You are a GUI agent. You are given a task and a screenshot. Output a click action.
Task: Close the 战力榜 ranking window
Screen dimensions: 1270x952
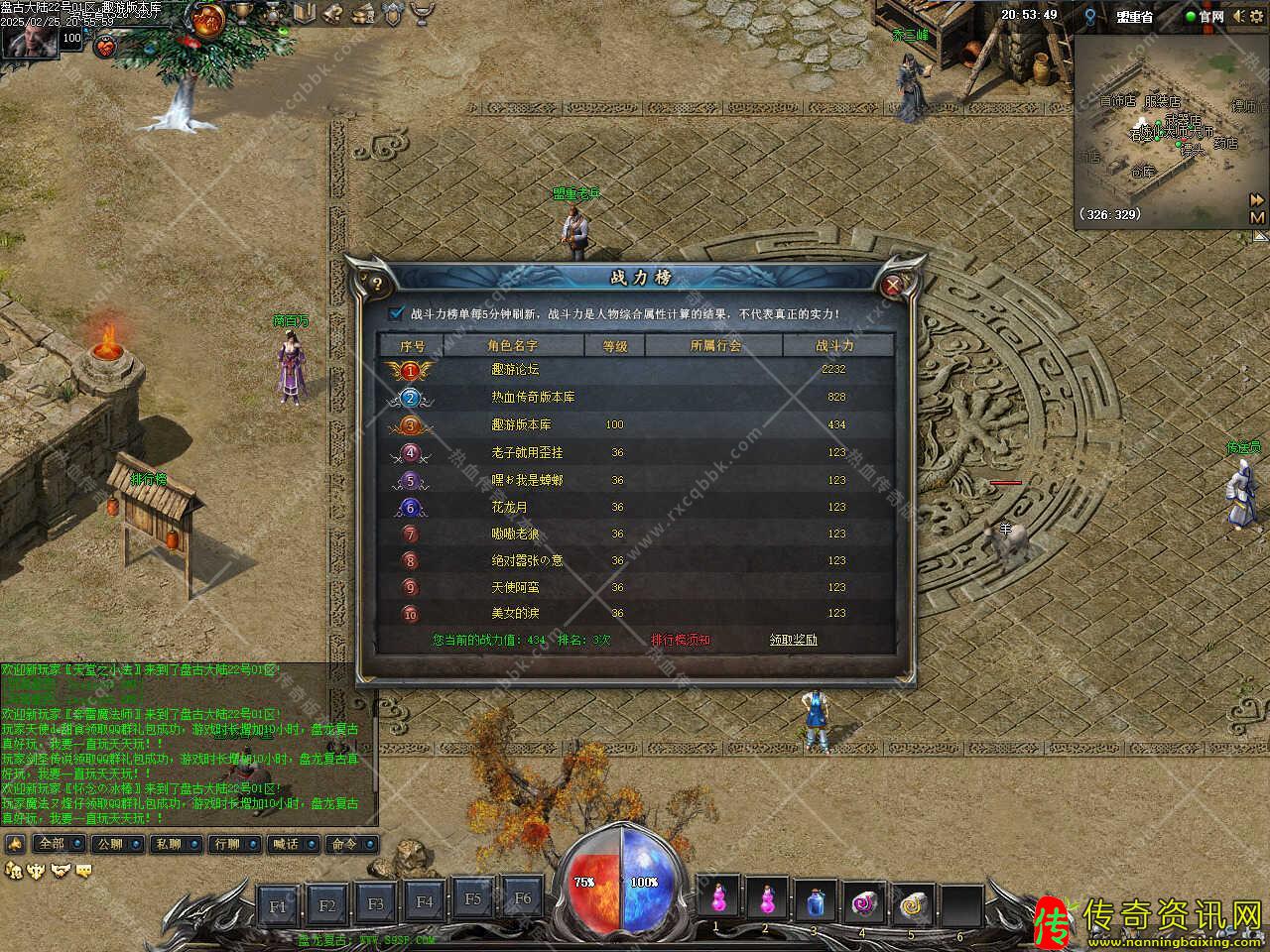[892, 285]
